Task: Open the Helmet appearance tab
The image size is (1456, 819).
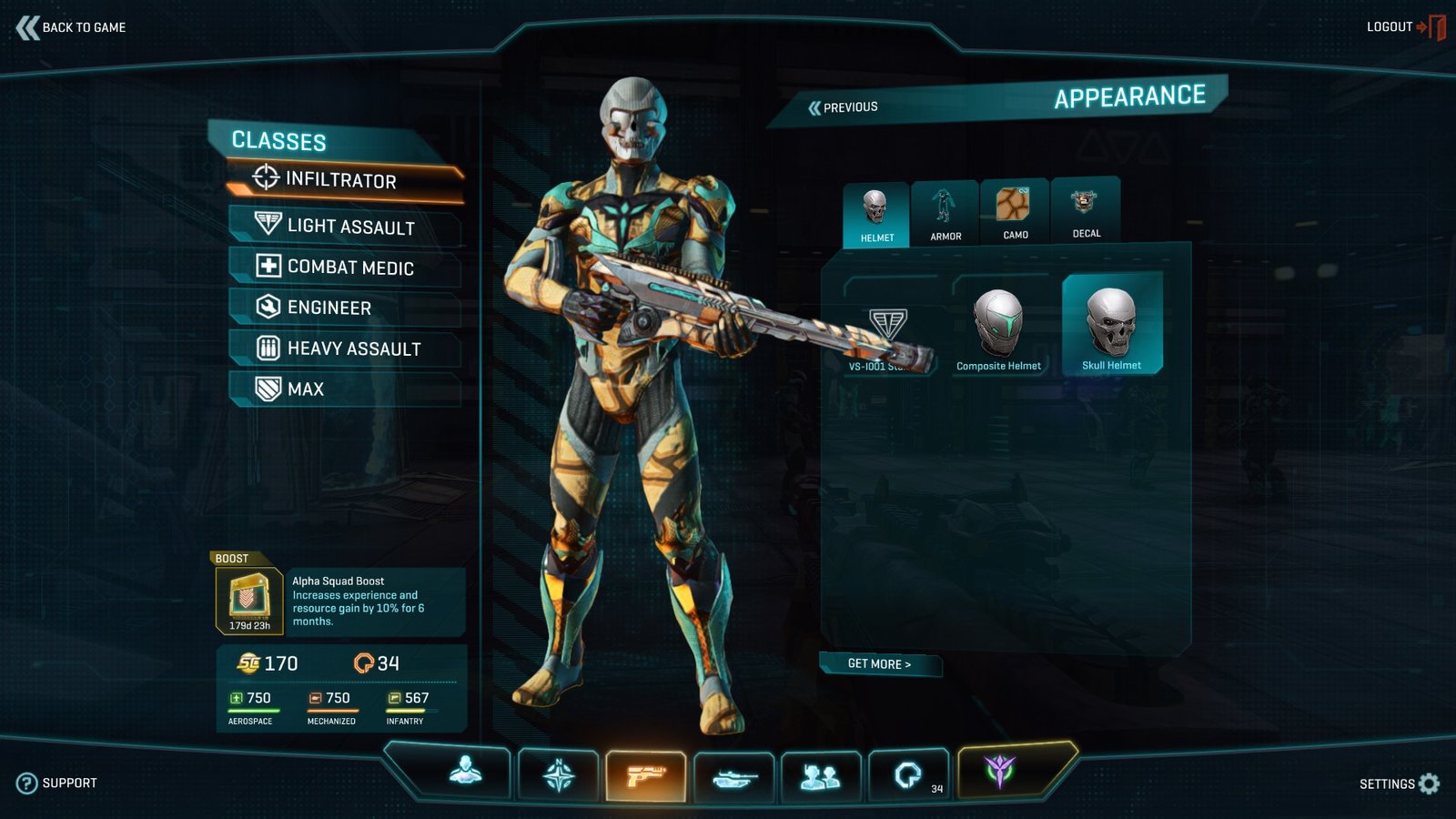Action: 876,215
